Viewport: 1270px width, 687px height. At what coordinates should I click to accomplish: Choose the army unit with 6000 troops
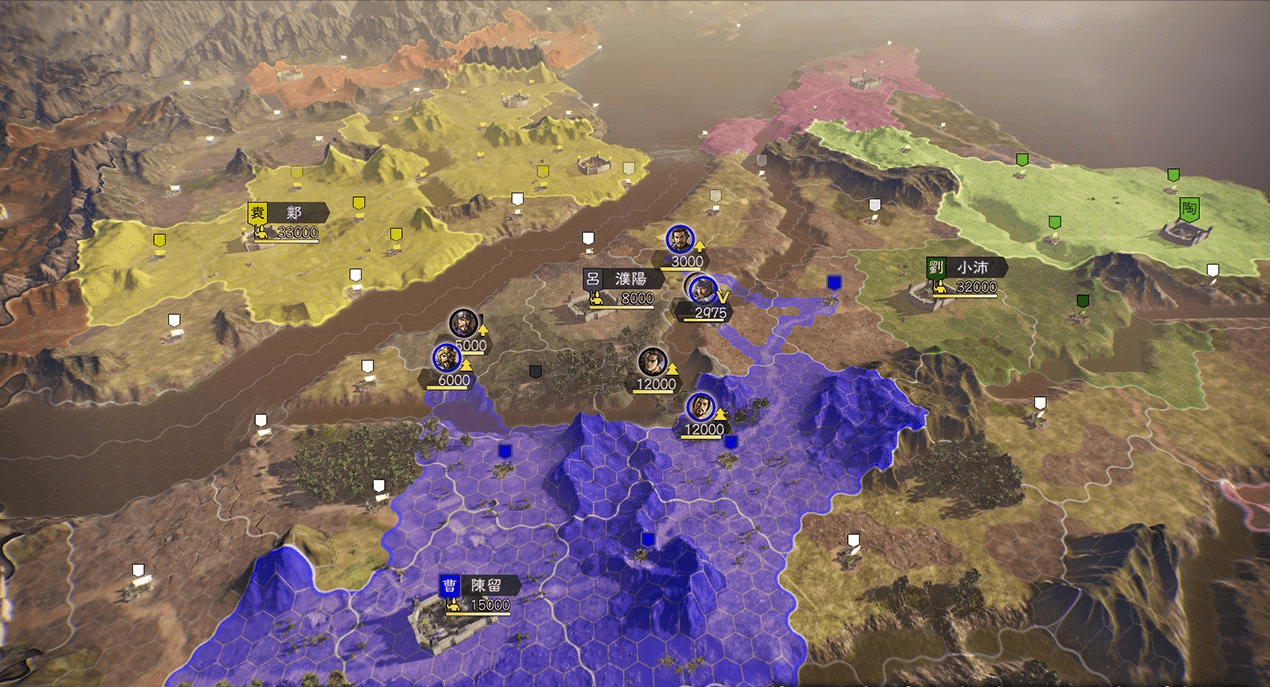coord(445,357)
